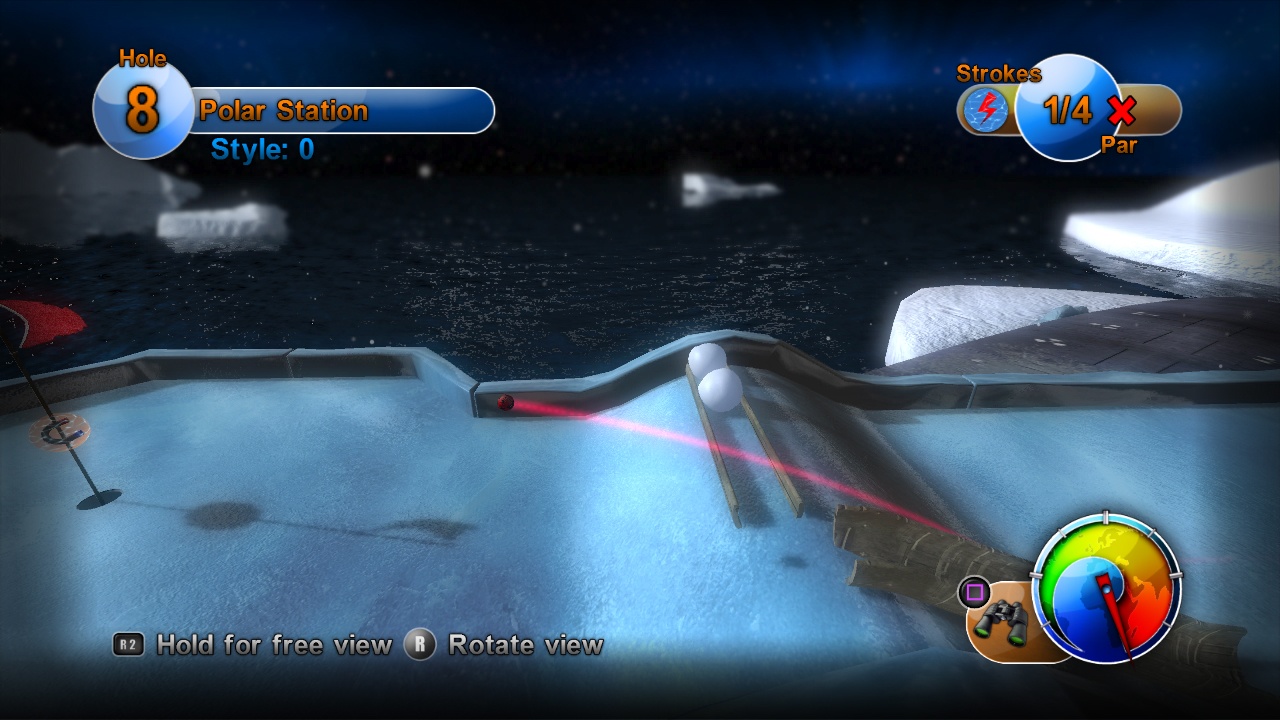Select the lightning bolt power-up icon
The width and height of the screenshot is (1280, 720).
(x=989, y=109)
